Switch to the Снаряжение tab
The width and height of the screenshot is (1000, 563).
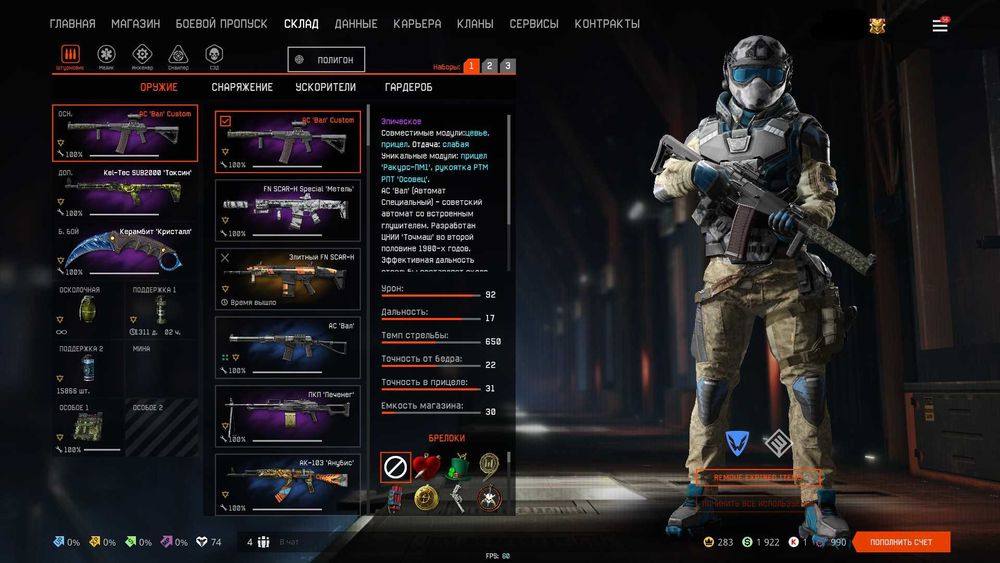coord(242,87)
